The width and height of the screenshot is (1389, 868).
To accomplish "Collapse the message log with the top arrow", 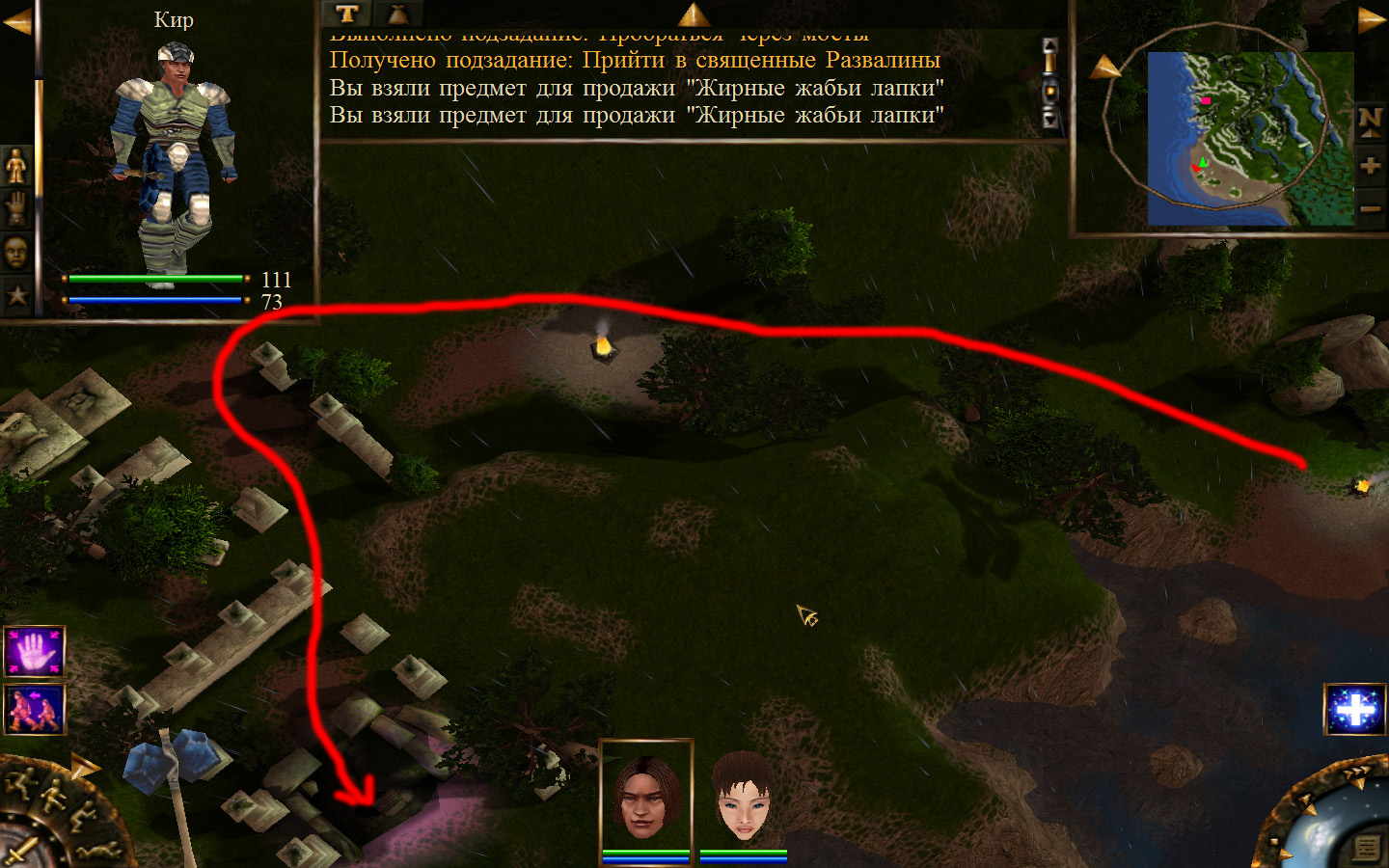I will 694,14.
